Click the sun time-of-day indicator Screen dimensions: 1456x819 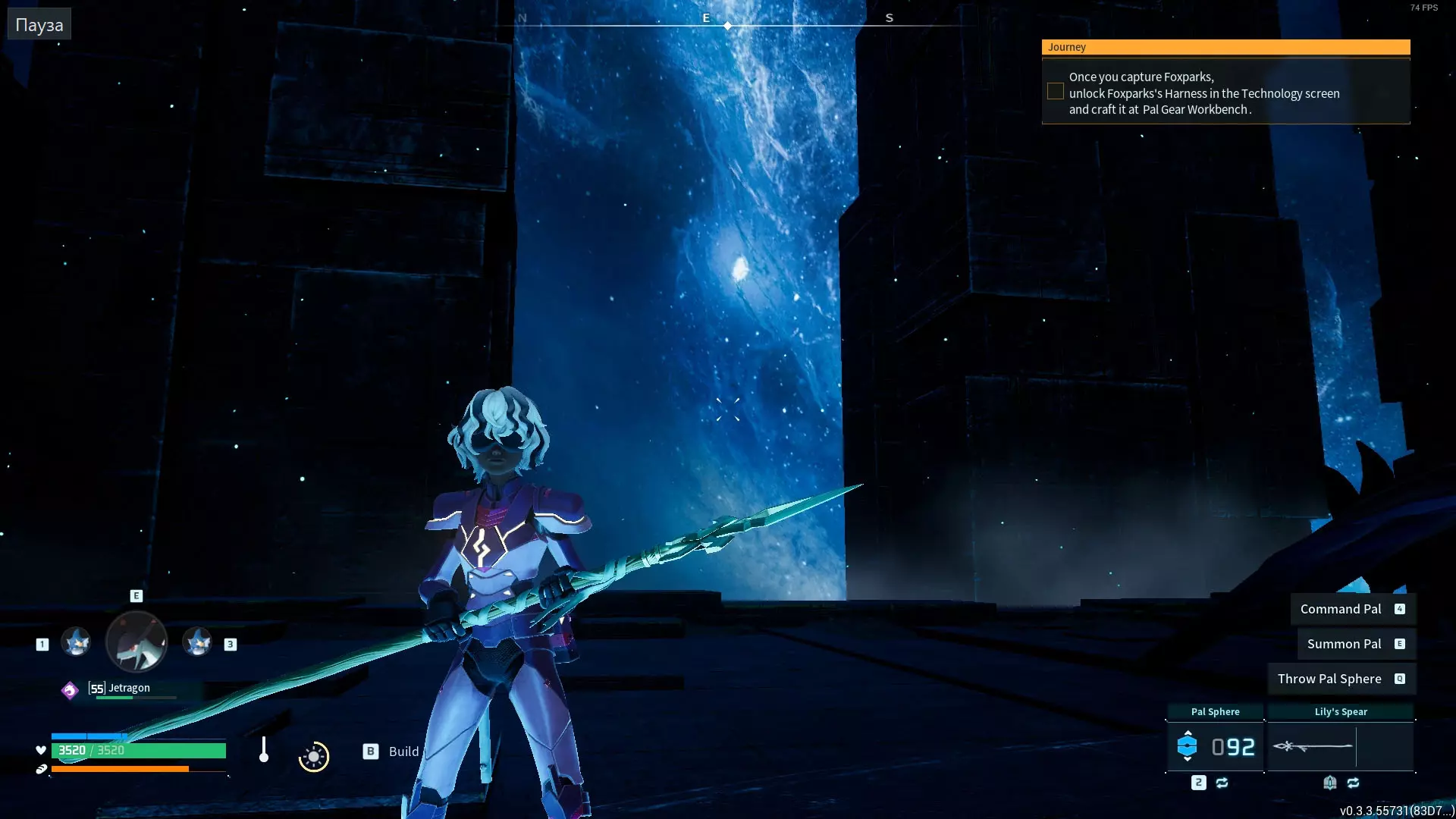tap(314, 757)
